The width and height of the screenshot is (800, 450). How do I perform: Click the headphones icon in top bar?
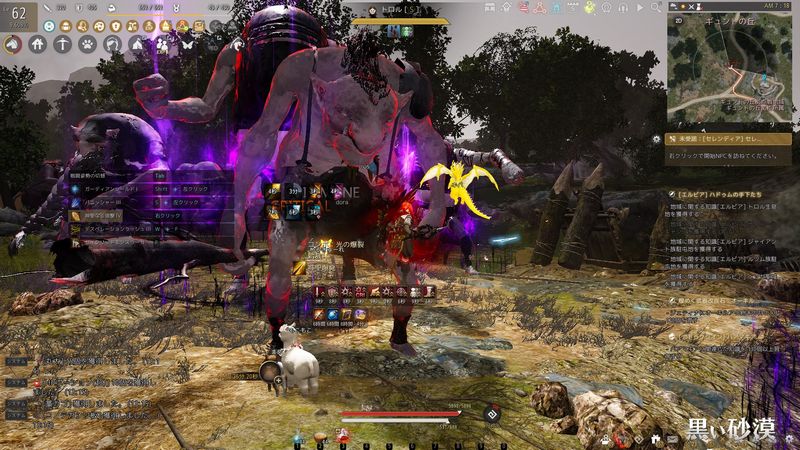point(624,8)
